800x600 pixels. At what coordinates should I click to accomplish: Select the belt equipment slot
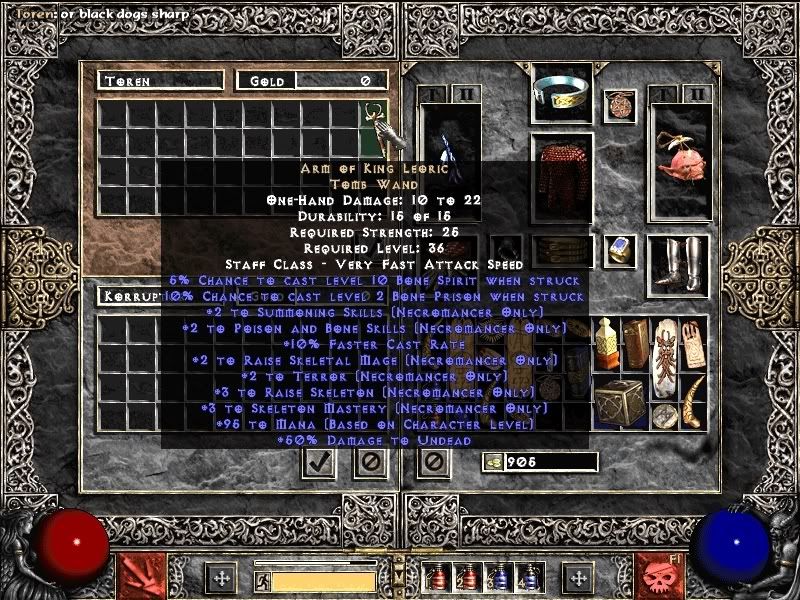click(562, 250)
